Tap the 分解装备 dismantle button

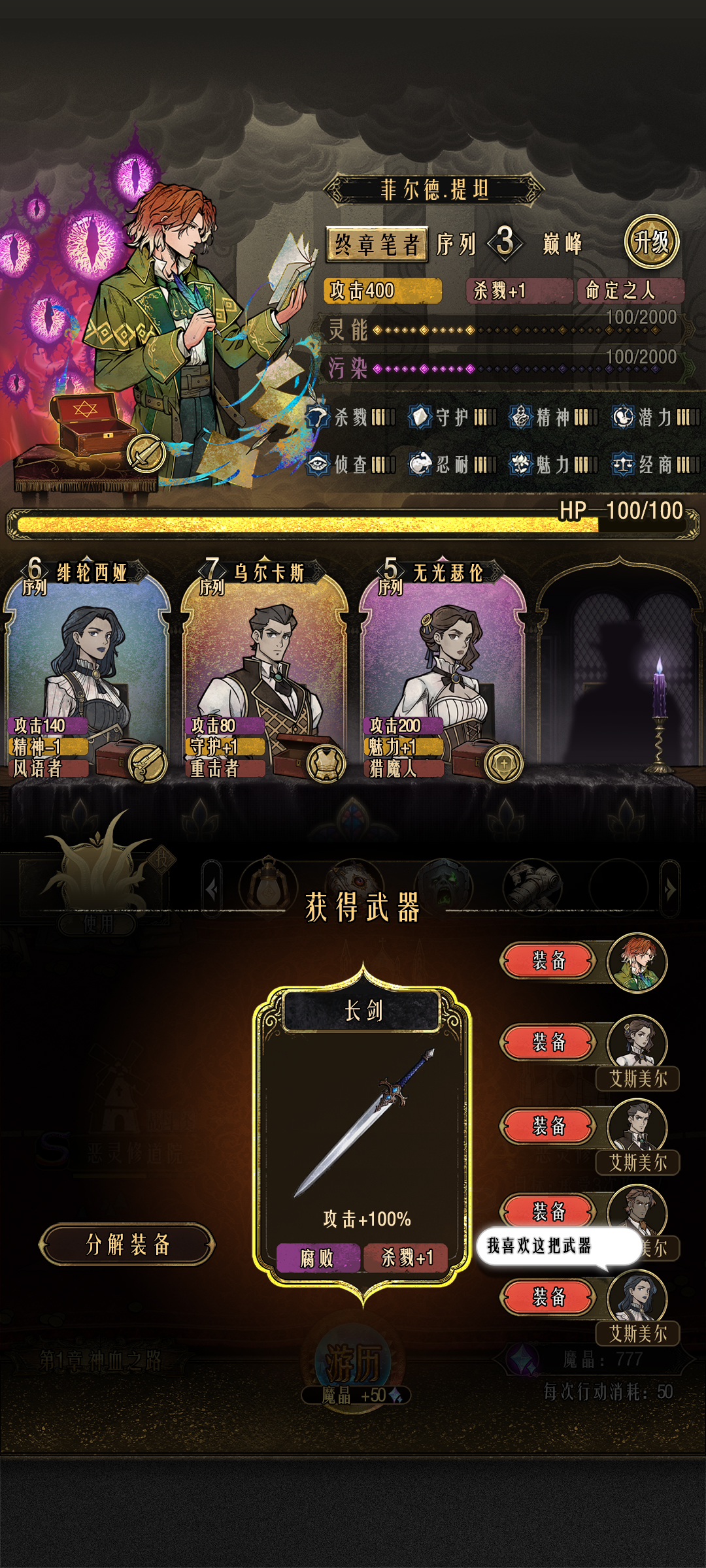click(127, 1245)
